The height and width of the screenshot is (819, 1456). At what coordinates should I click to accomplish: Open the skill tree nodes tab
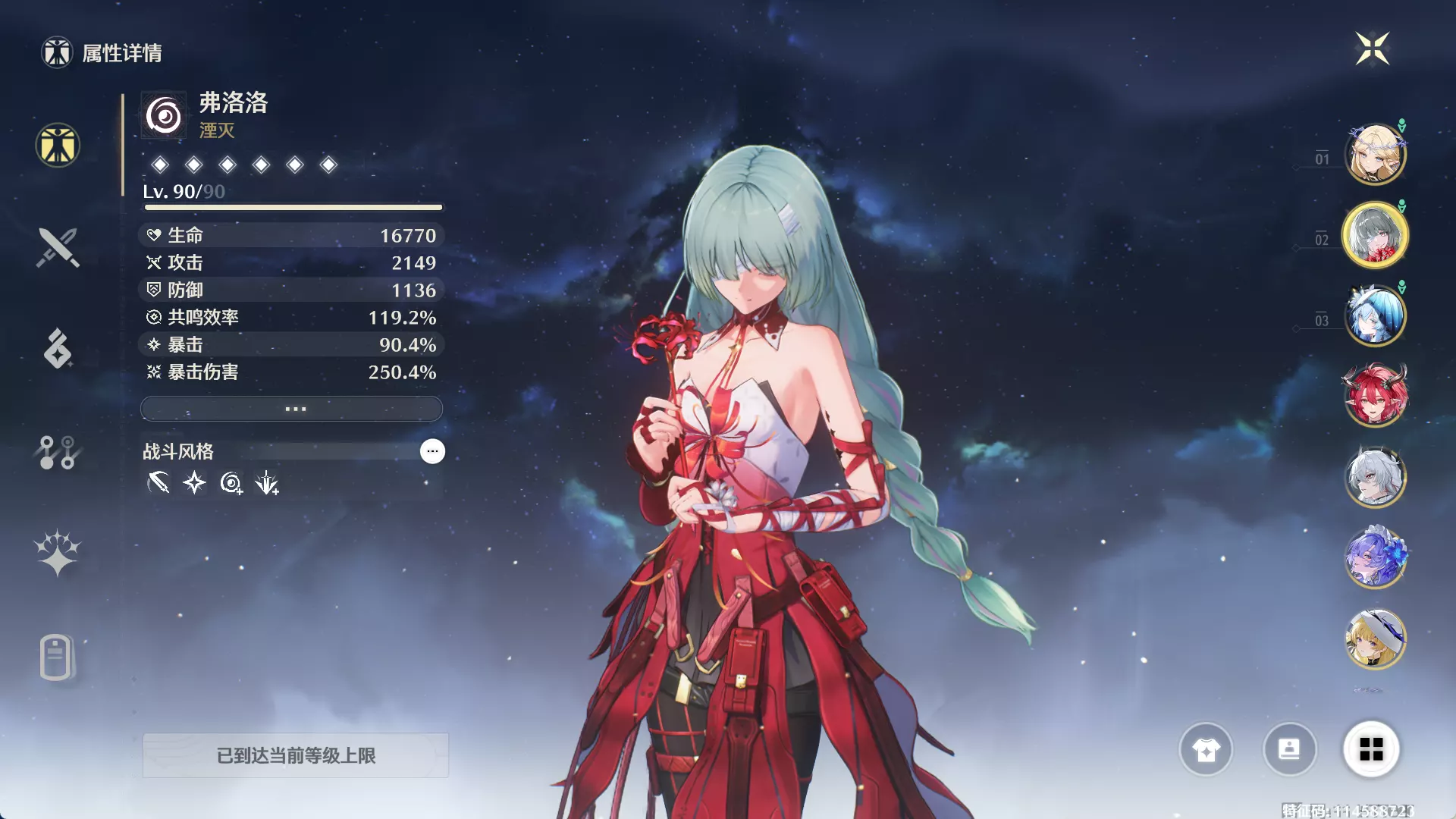(58, 453)
